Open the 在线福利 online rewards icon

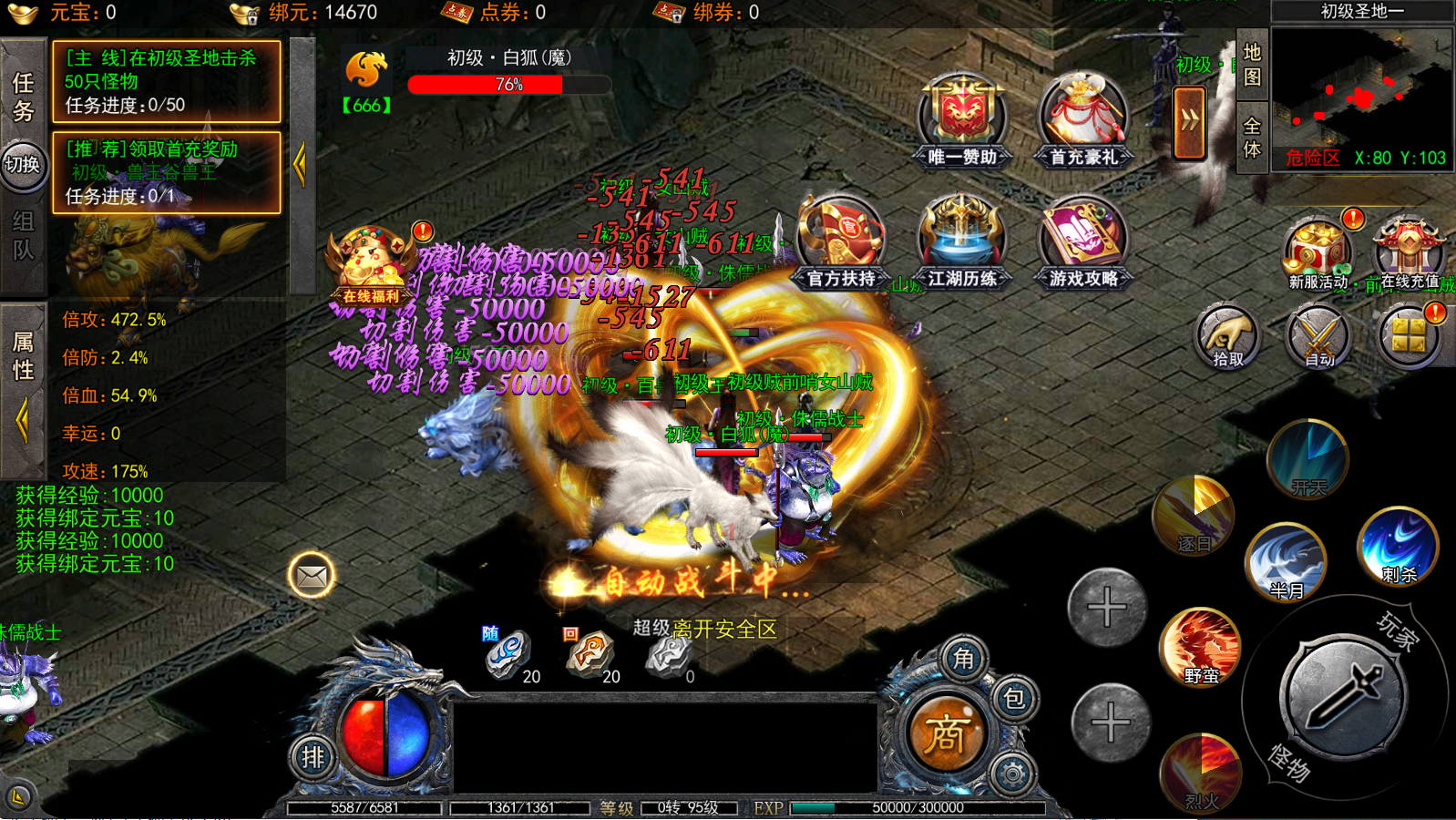371,264
